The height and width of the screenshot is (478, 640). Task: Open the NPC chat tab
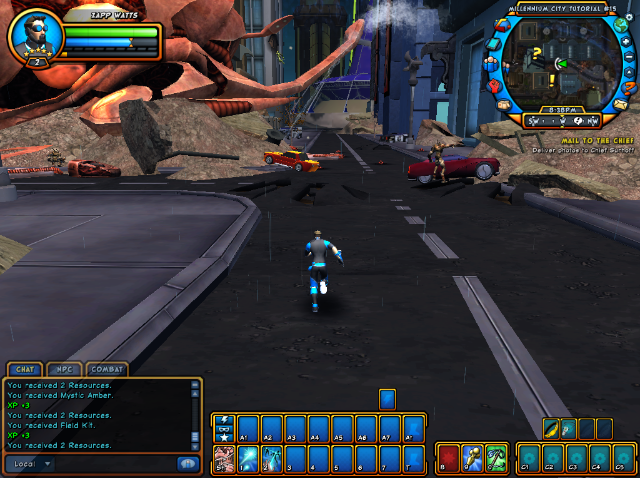[66, 369]
